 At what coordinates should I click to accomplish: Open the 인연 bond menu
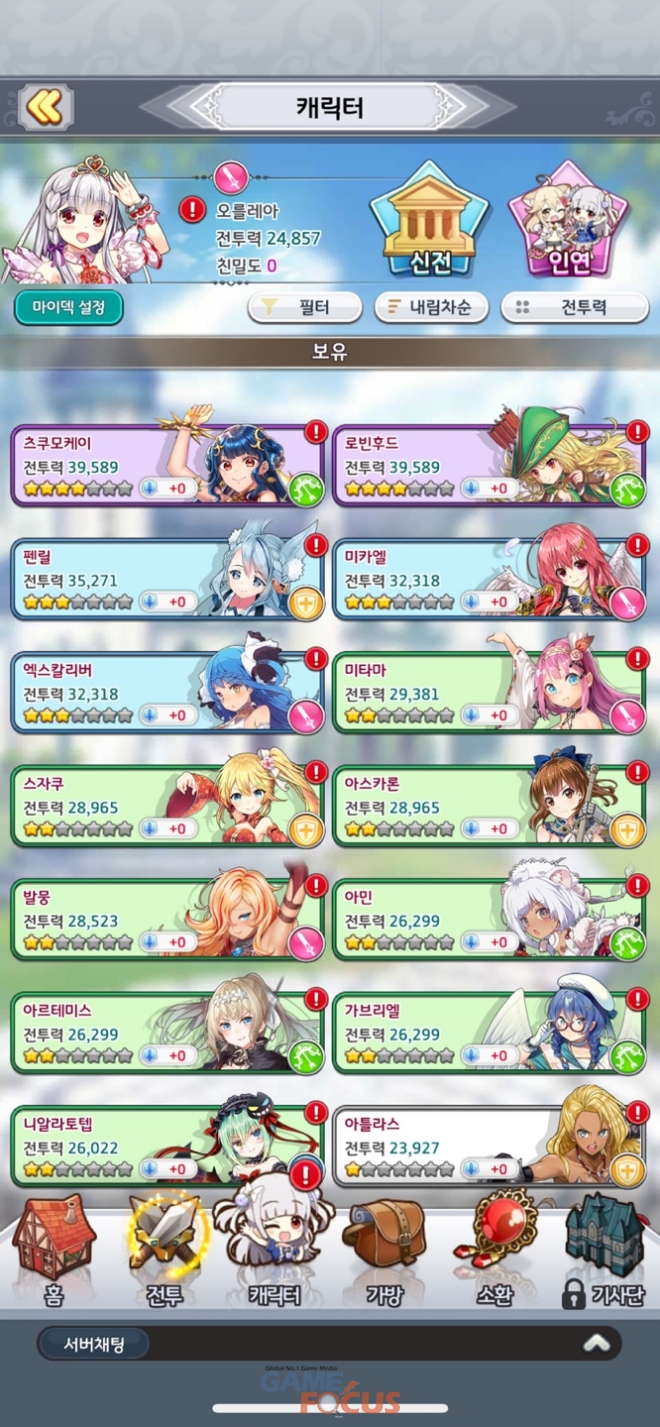[x=570, y=222]
